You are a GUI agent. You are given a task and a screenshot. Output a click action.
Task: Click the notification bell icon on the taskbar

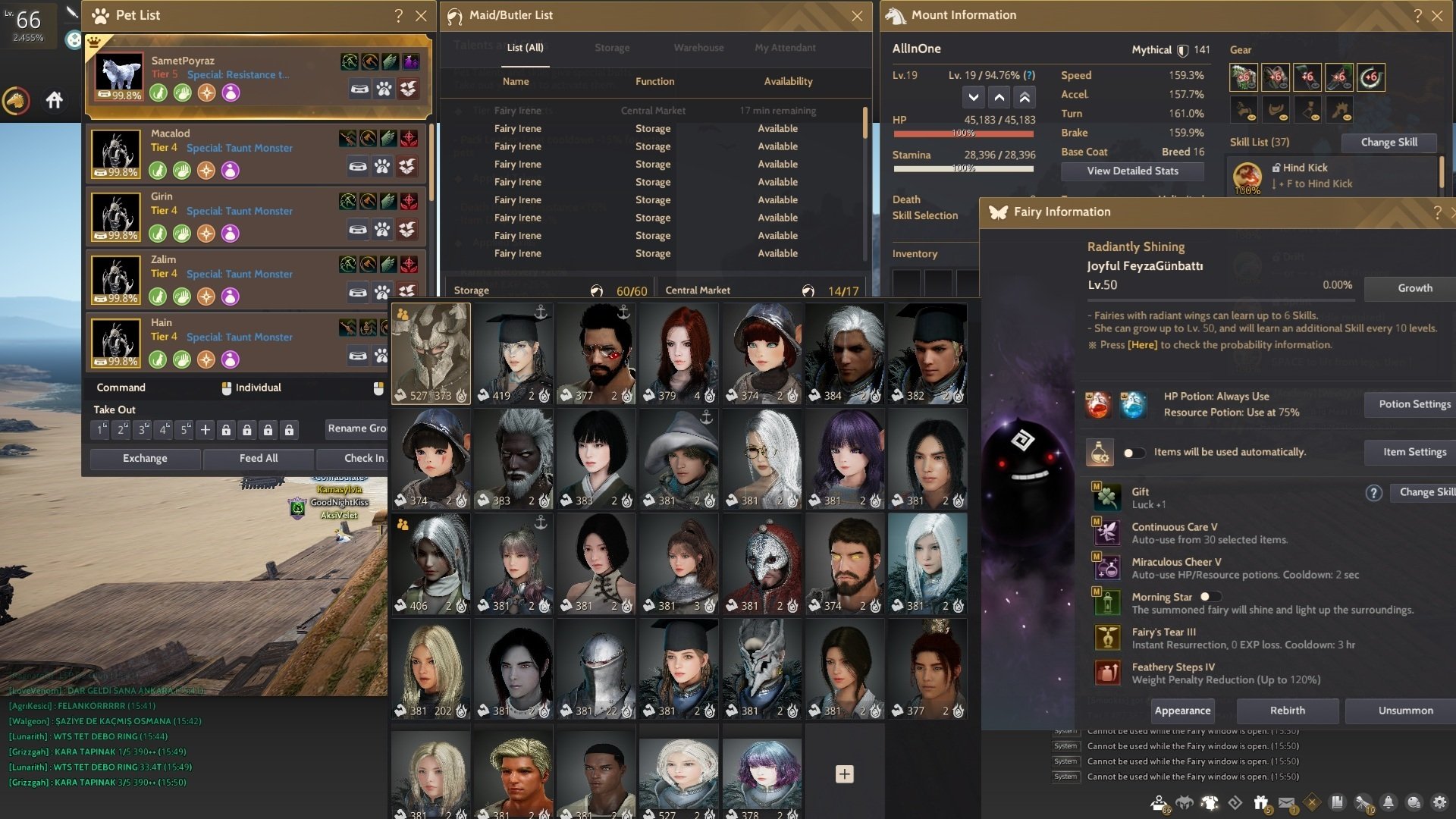(x=1387, y=803)
